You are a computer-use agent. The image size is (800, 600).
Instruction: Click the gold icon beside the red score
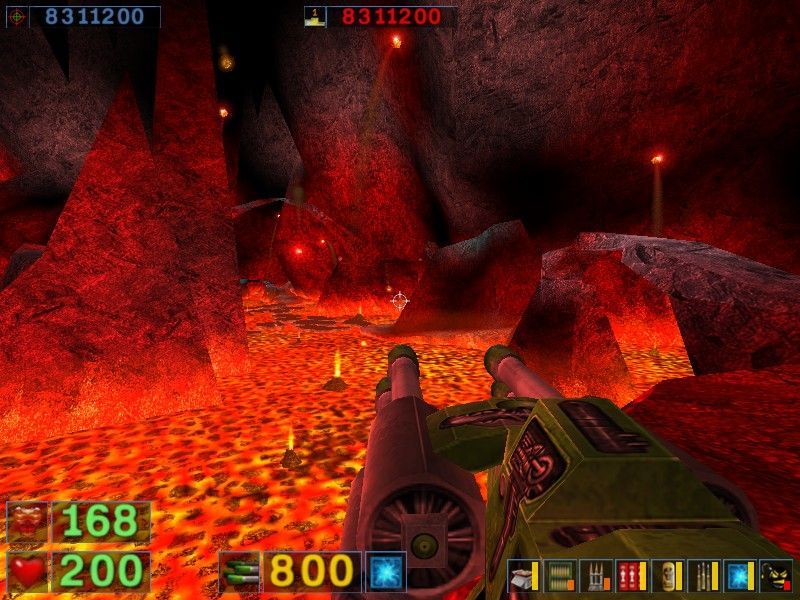click(x=315, y=16)
